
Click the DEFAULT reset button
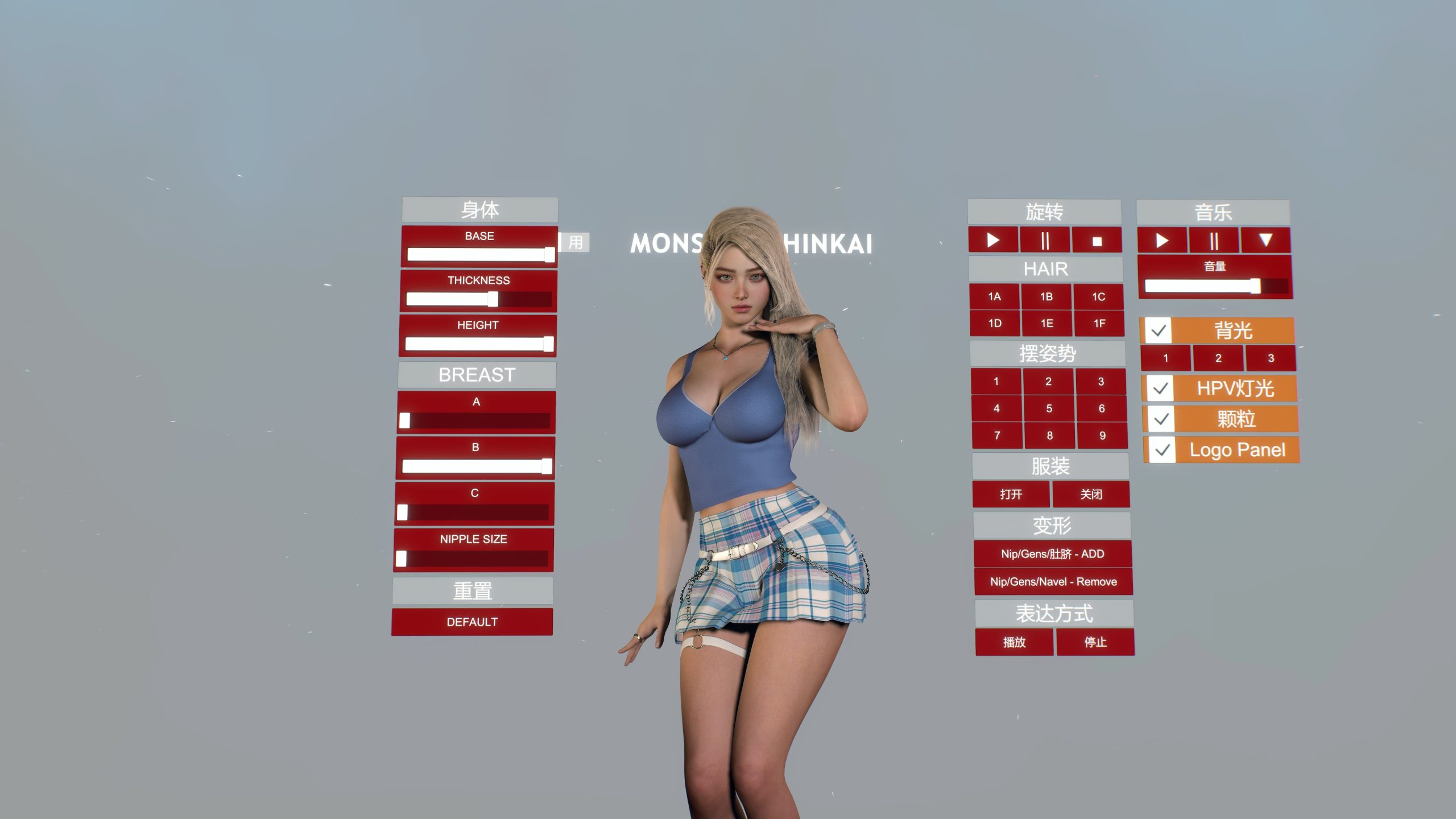click(471, 622)
